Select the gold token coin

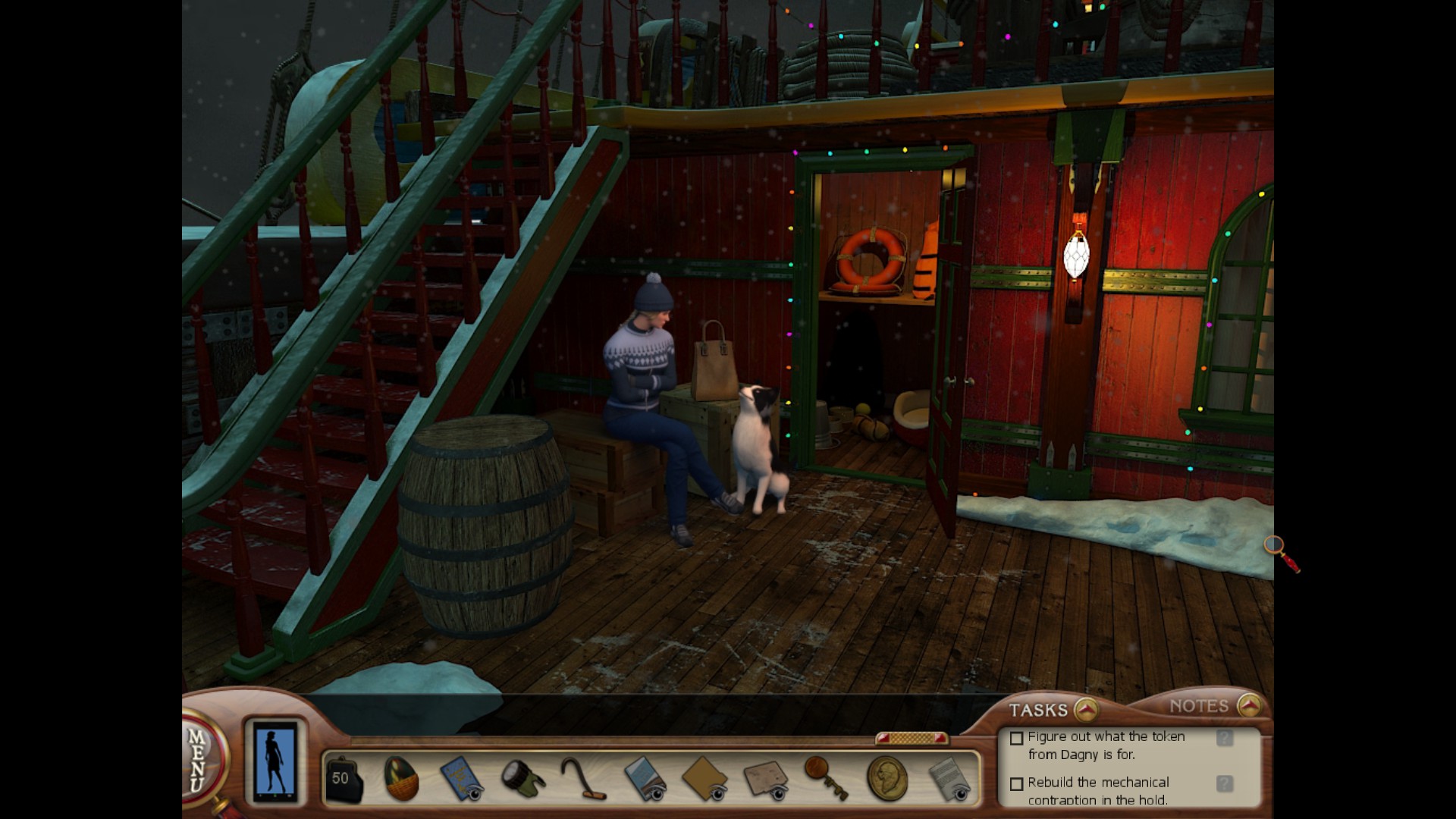886,778
